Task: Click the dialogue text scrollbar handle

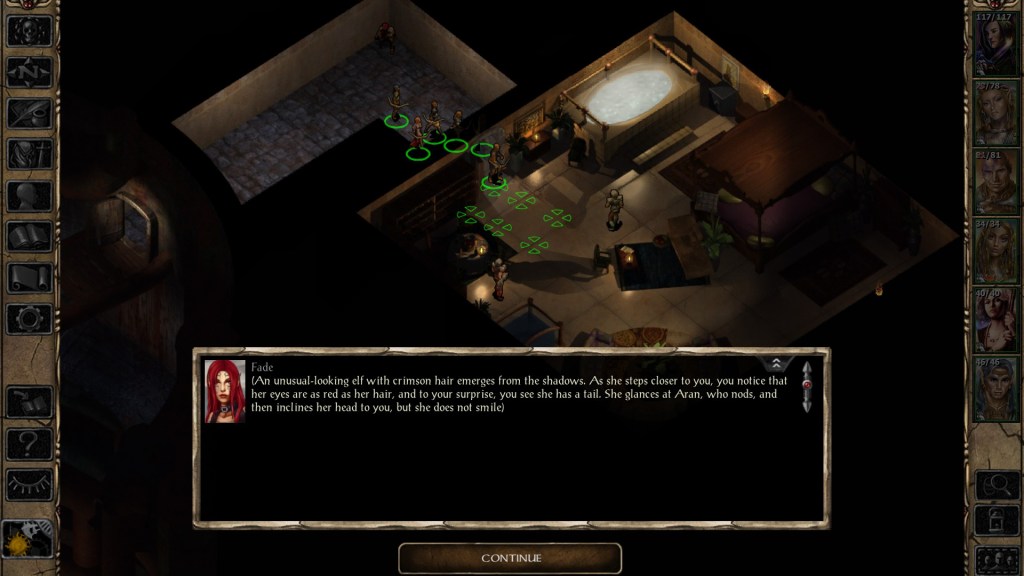Action: [x=806, y=385]
